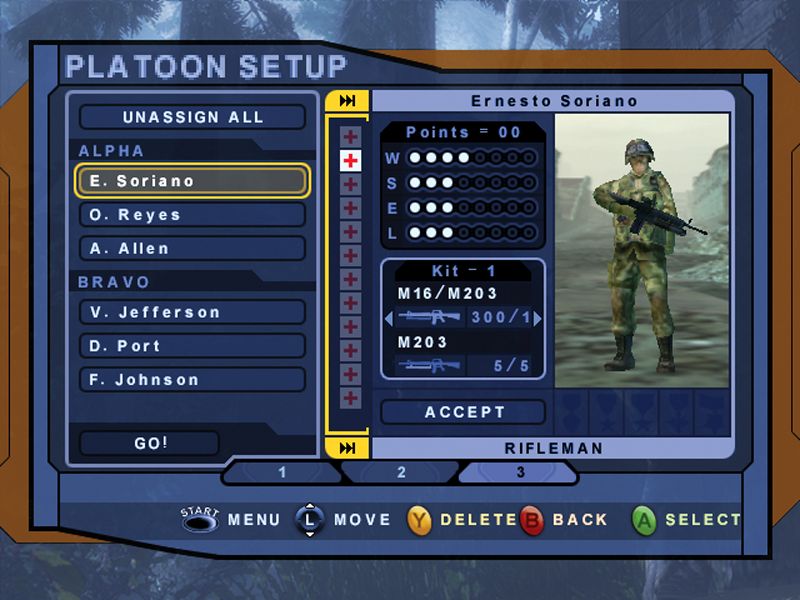Switch to platoon tab 1
The width and height of the screenshot is (800, 600).
(282, 472)
